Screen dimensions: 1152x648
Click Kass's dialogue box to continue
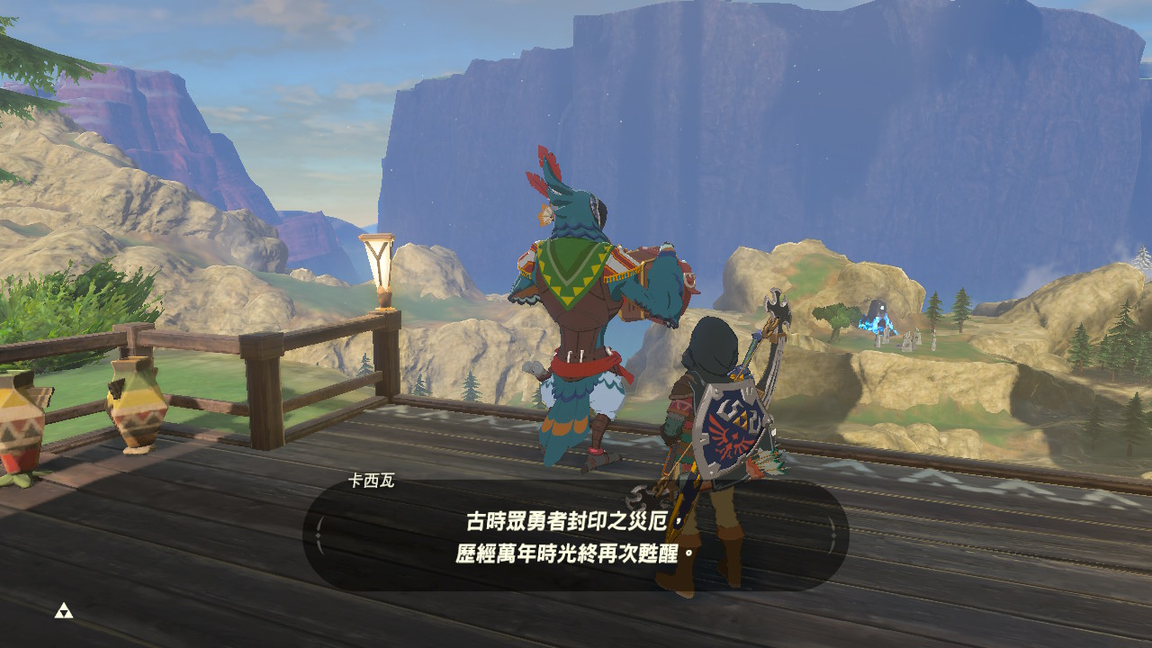click(x=575, y=537)
